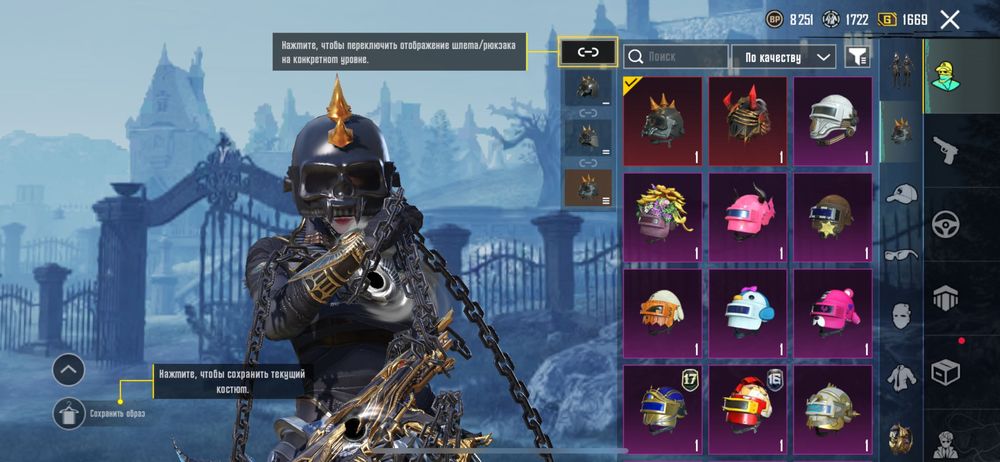The image size is (1000, 462).
Task: Select the sunflower bouquet helmet
Action: pos(663,216)
